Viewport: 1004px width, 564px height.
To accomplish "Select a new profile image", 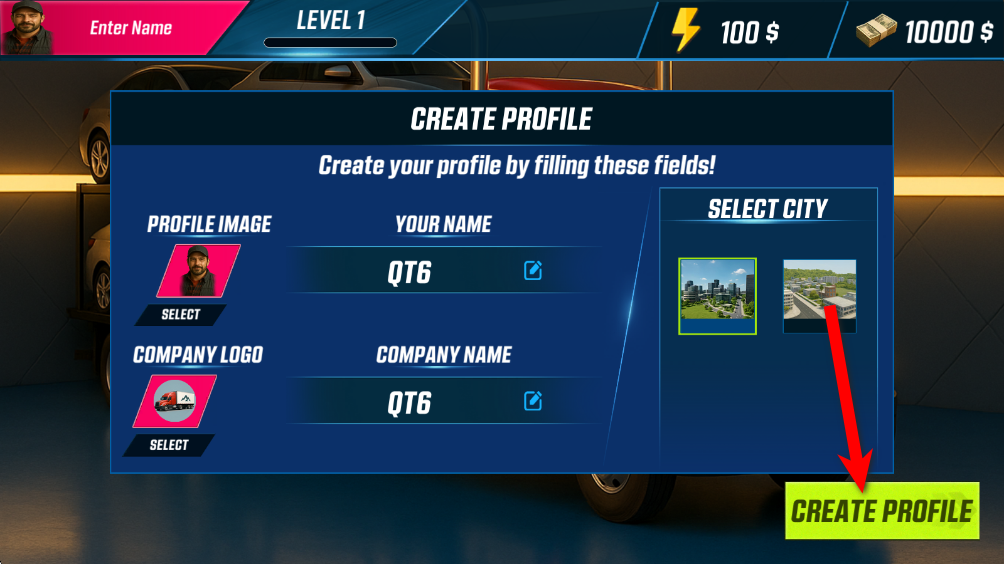I will [x=181, y=314].
